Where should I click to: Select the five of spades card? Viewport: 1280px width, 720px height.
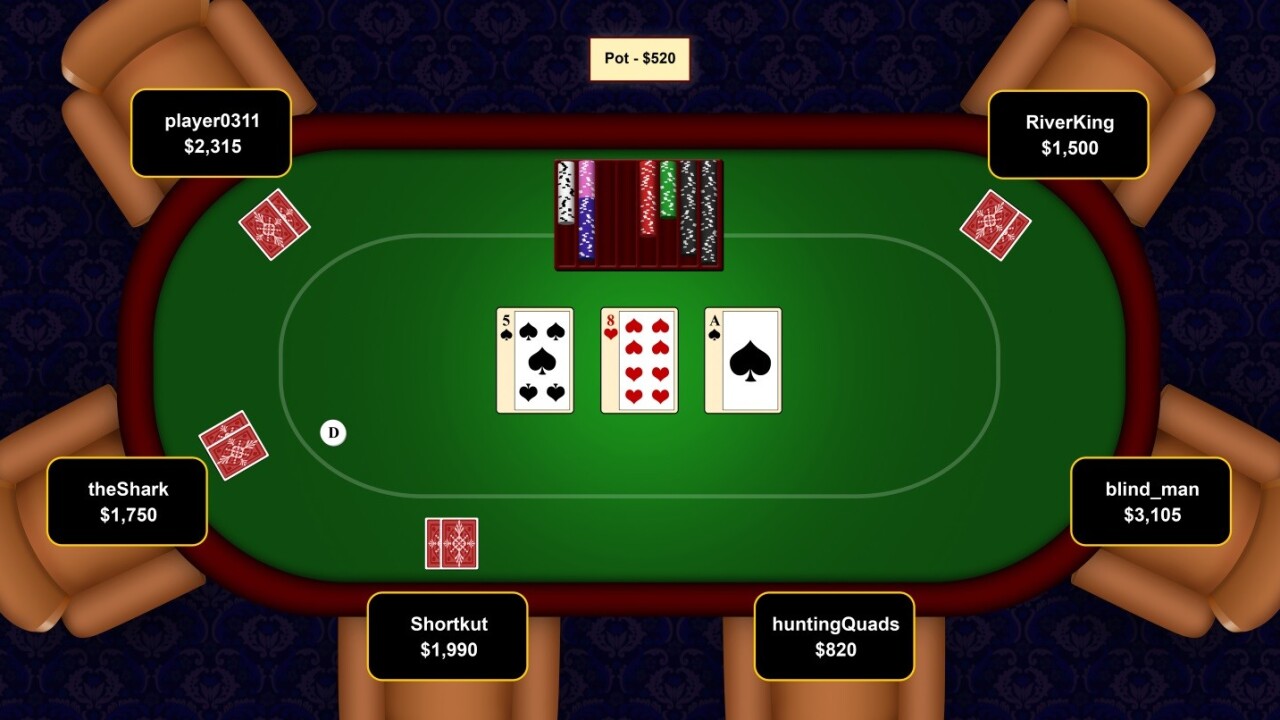point(535,360)
